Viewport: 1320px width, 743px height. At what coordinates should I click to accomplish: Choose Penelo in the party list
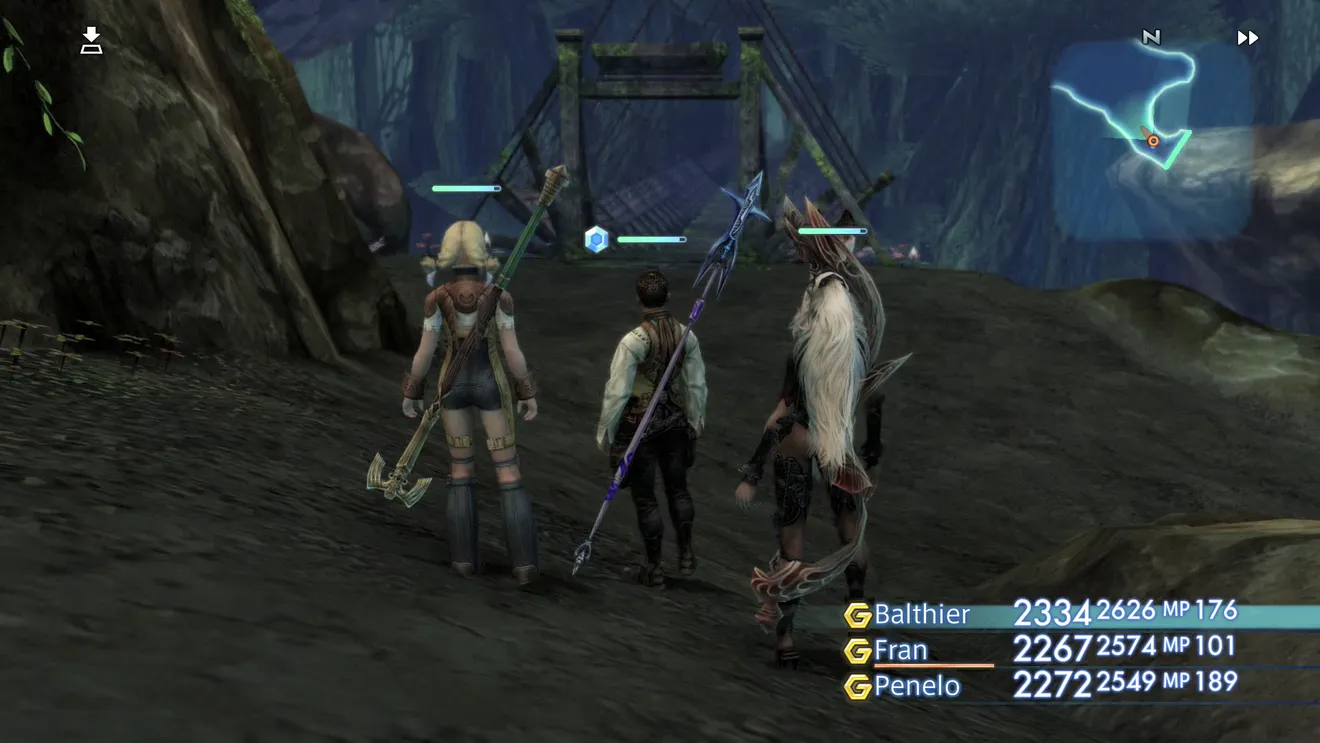917,686
